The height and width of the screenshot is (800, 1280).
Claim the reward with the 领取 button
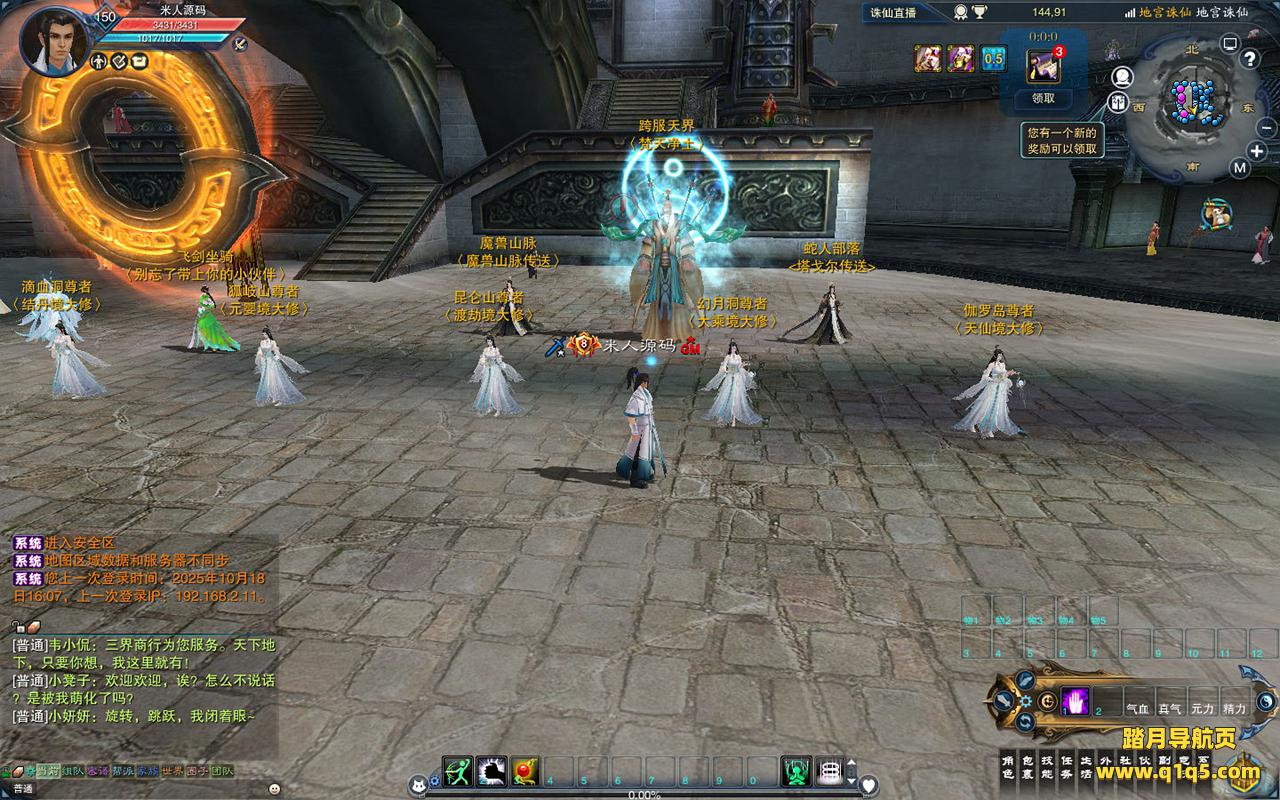click(x=1043, y=98)
